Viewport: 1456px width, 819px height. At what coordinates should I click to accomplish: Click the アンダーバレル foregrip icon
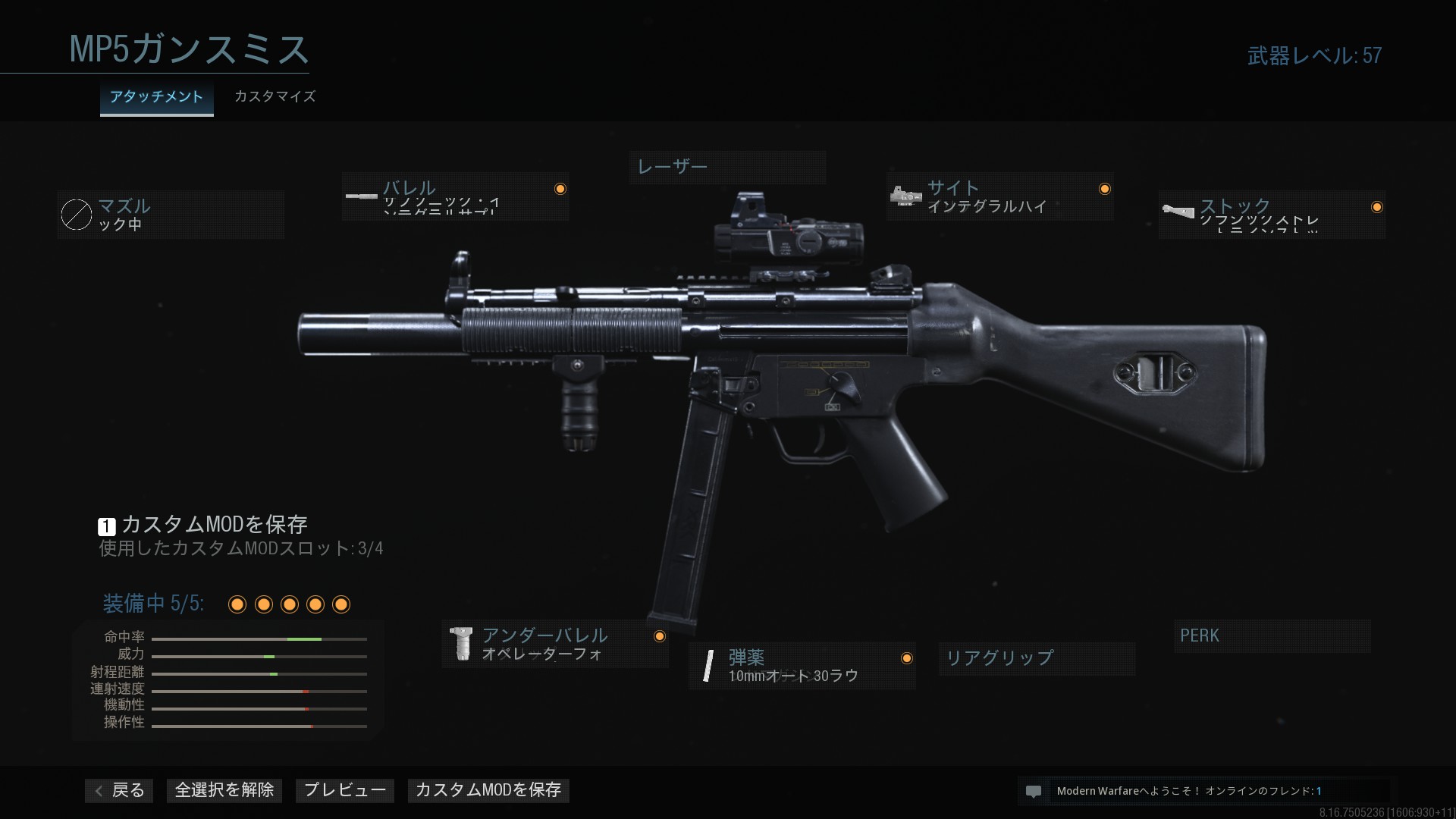(x=463, y=645)
